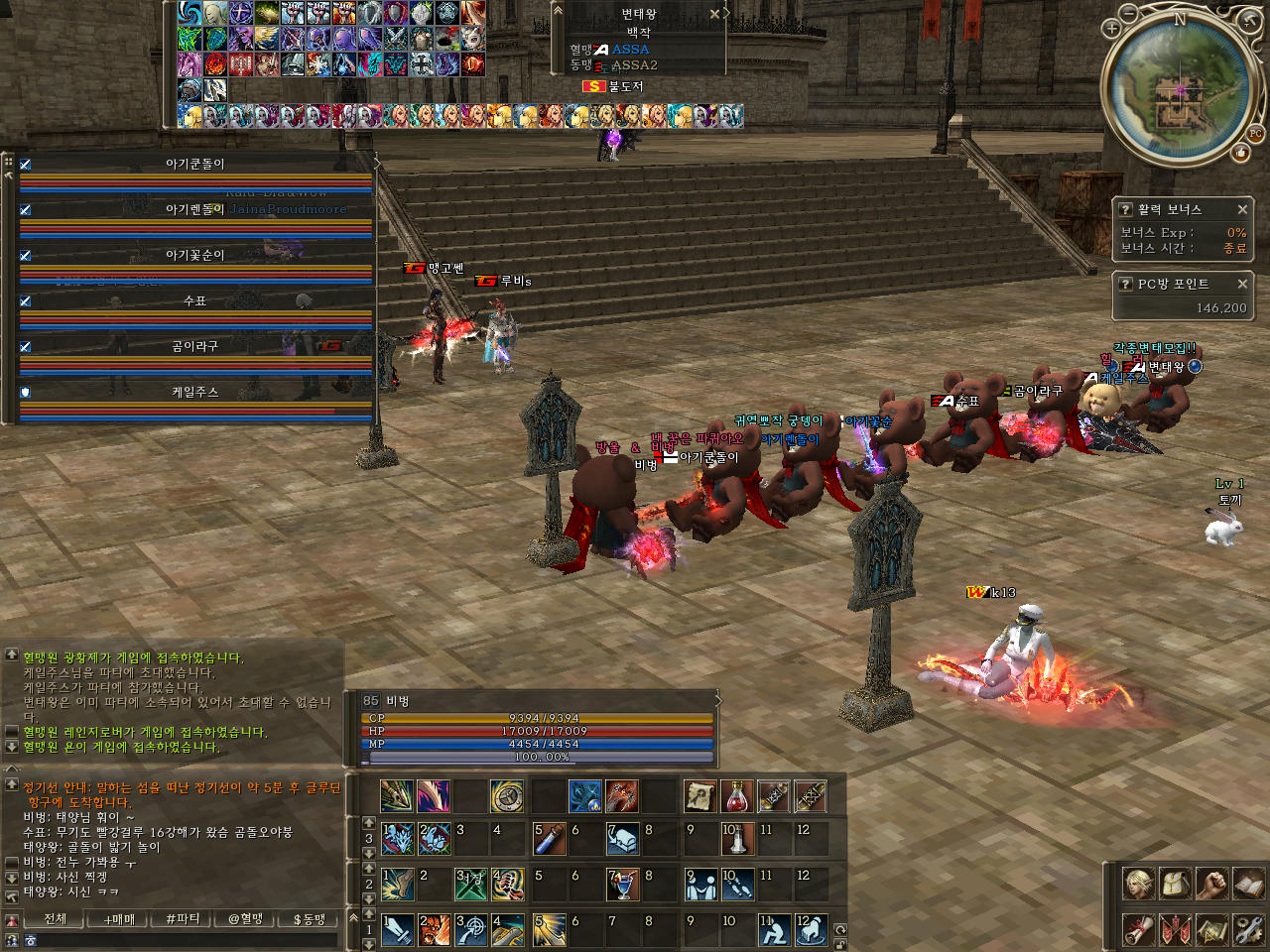This screenshot has height=952, width=1270.
Task: Open the character status elf portrait icon
Action: point(1138,883)
